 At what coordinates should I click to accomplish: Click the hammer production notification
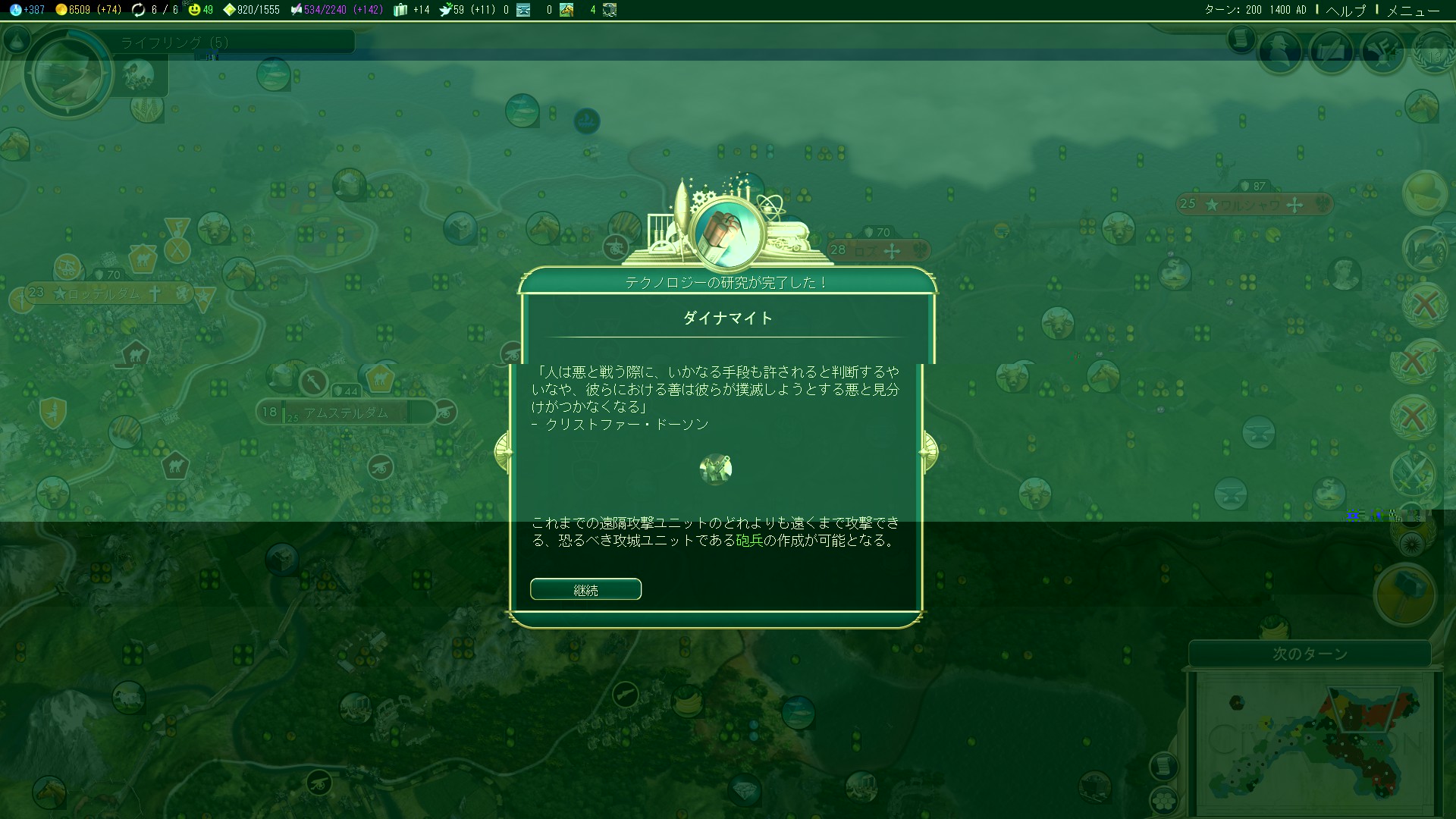click(x=1405, y=593)
